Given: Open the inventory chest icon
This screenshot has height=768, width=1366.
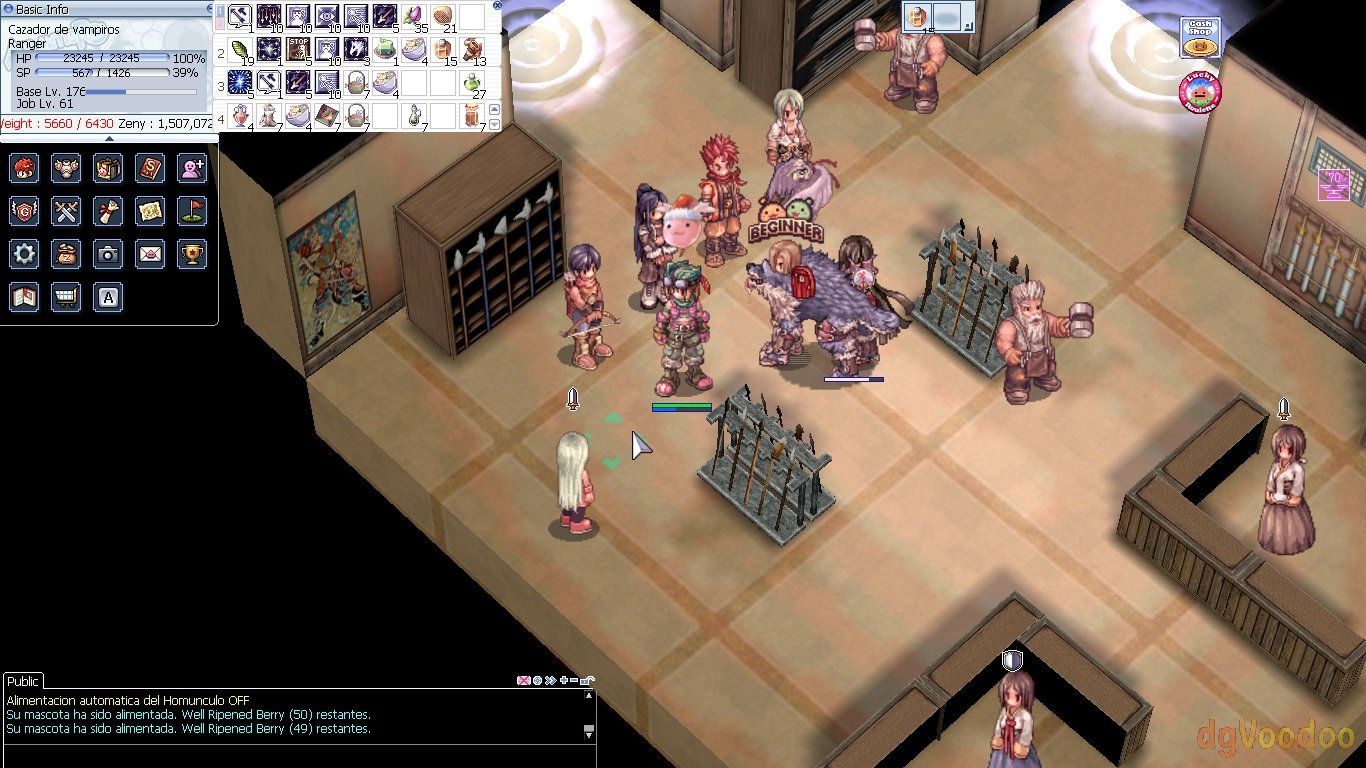Looking at the screenshot, I should pyautogui.click(x=108, y=168).
